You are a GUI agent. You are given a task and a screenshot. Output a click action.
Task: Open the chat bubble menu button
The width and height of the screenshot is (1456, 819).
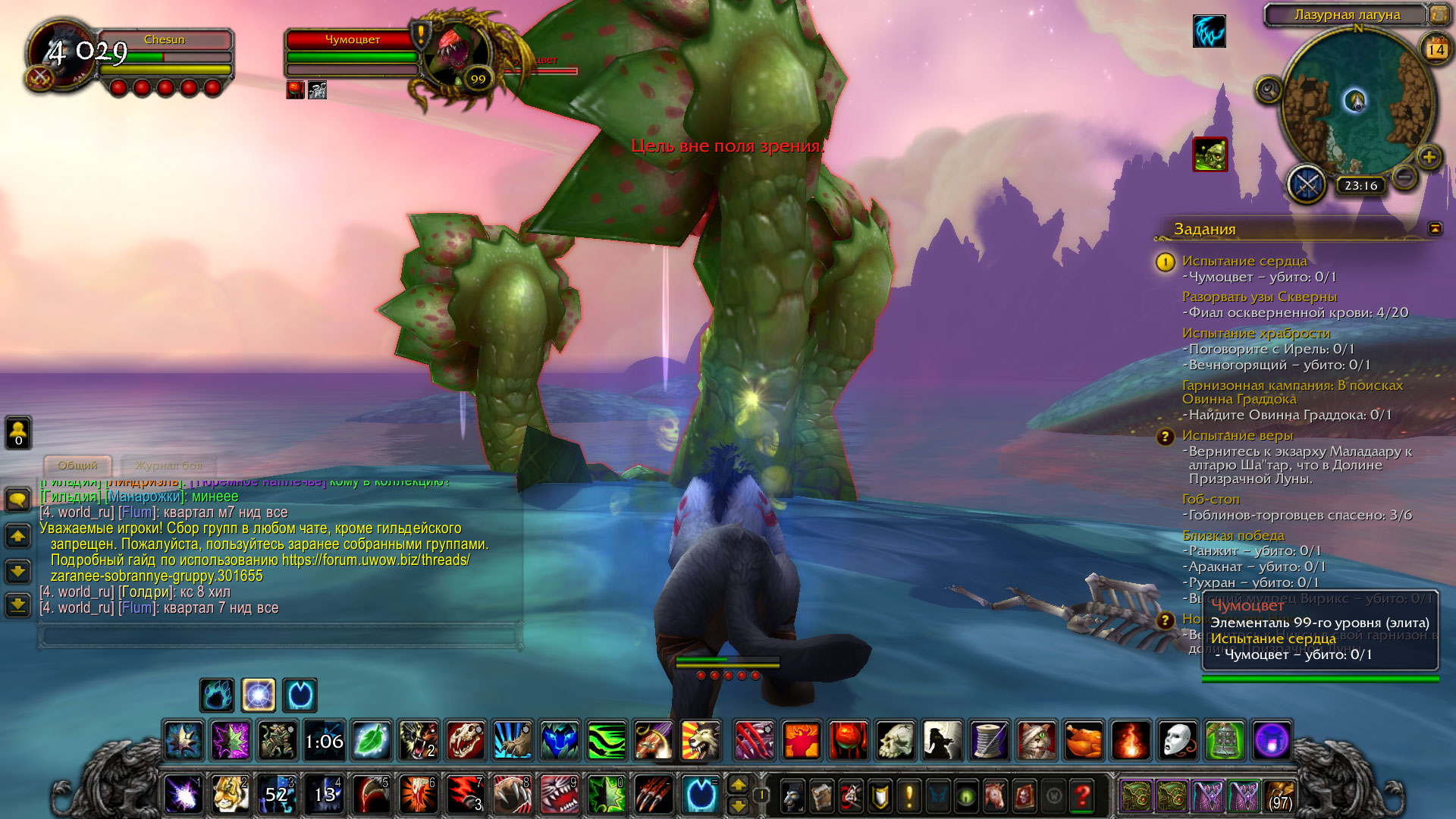(x=18, y=499)
